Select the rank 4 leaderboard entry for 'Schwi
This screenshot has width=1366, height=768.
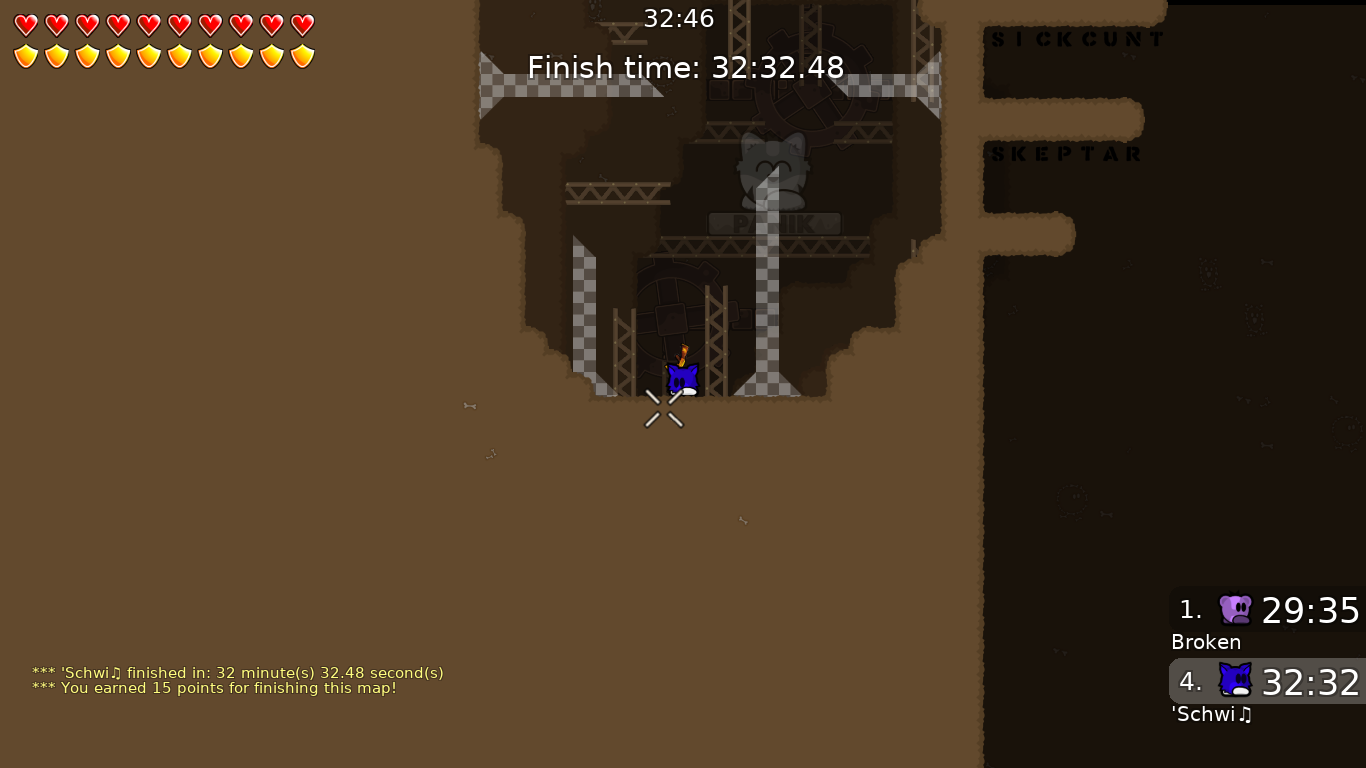(1266, 683)
